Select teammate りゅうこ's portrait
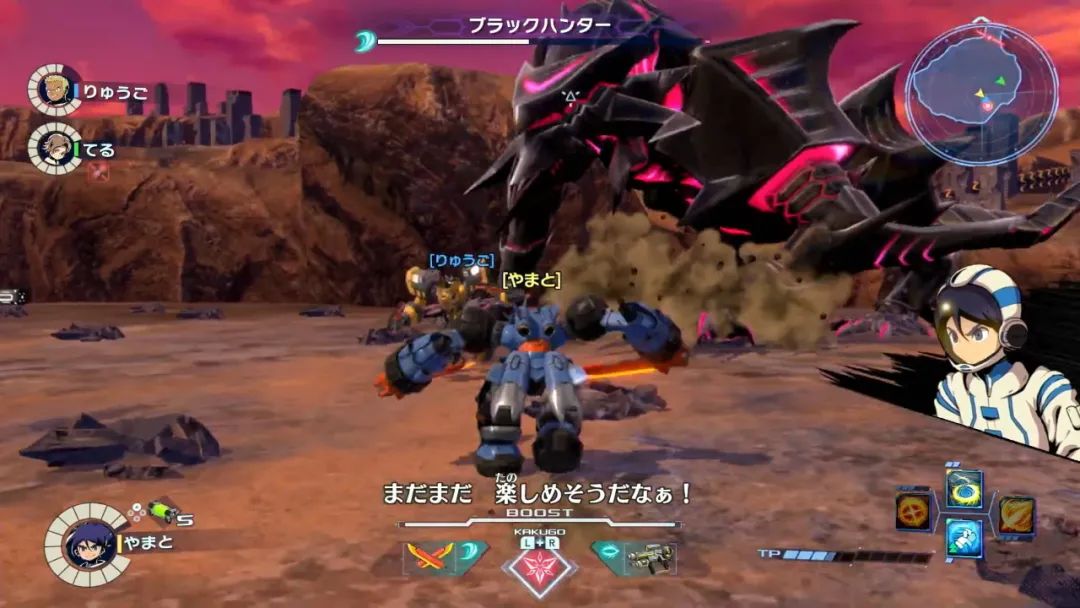The height and width of the screenshot is (608, 1080). pyautogui.click(x=54, y=91)
